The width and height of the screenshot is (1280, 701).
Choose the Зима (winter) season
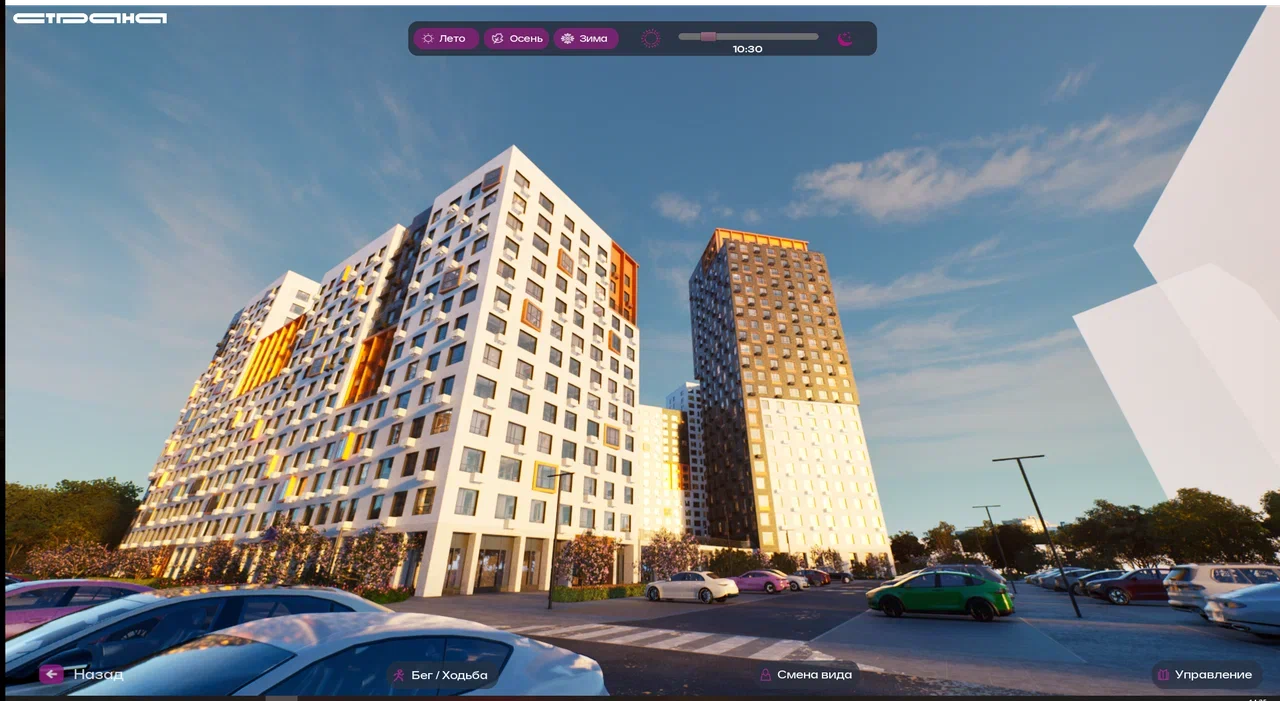pos(585,39)
